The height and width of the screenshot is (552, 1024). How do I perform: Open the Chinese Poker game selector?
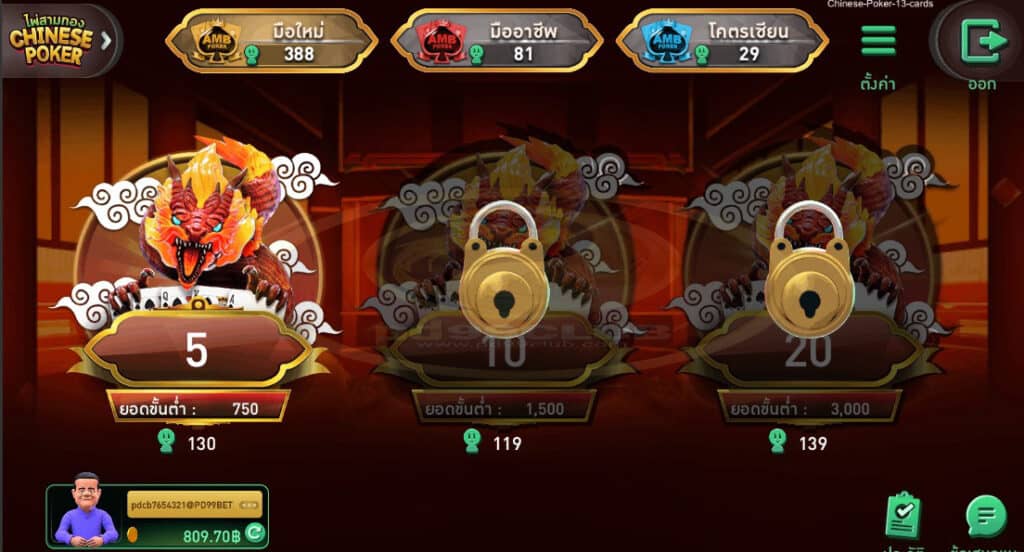(x=60, y=40)
